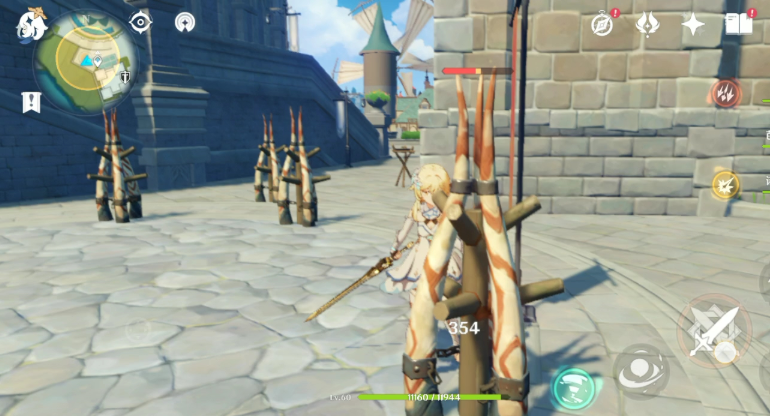Open the adventurer handbook book icon
This screenshot has width=770, height=416.
[x=739, y=24]
